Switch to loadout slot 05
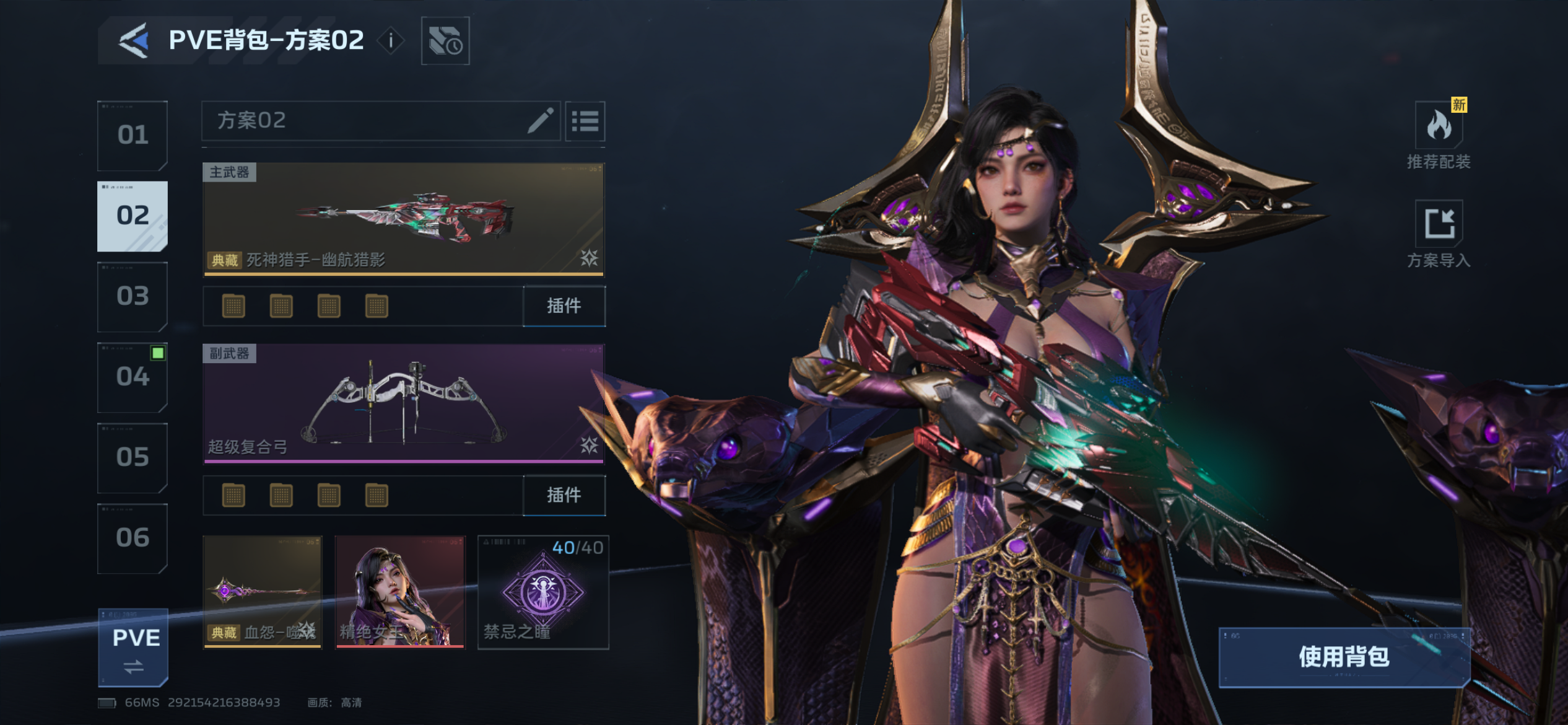This screenshot has width=1568, height=725. coord(133,458)
